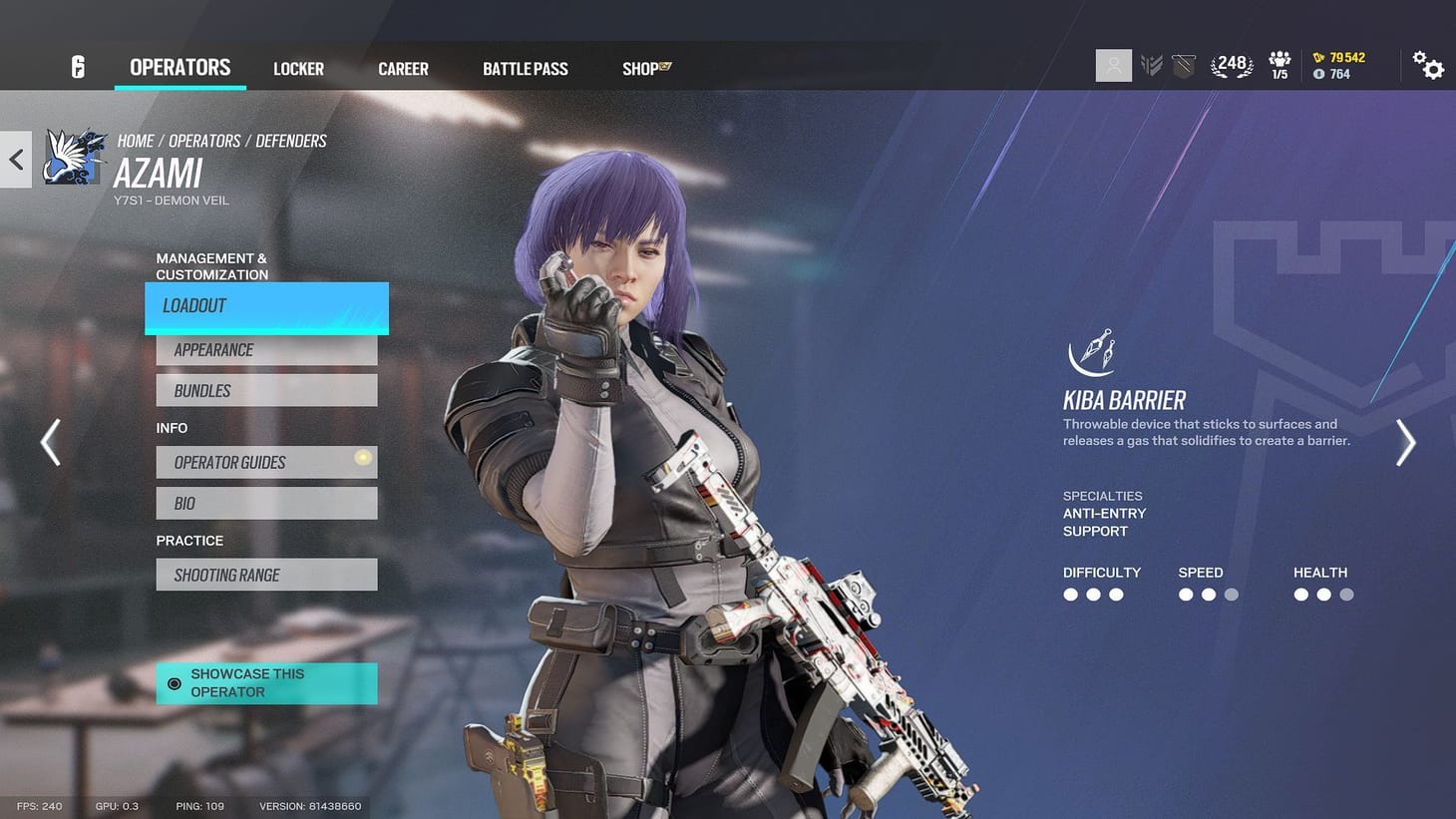Open the battle pass banner icon
This screenshot has height=819, width=1456.
(x=1183, y=64)
